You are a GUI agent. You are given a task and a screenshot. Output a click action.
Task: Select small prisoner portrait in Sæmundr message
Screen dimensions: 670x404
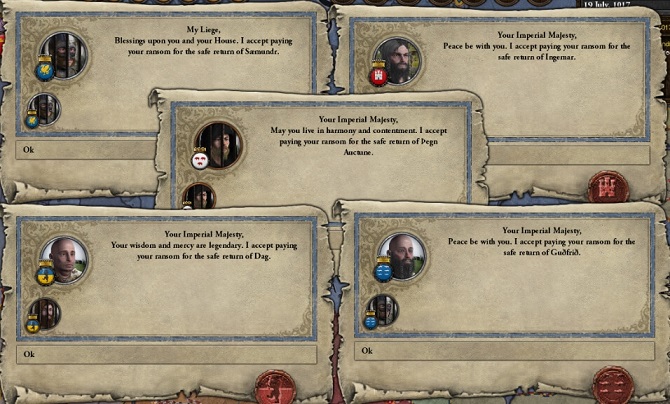tap(47, 108)
